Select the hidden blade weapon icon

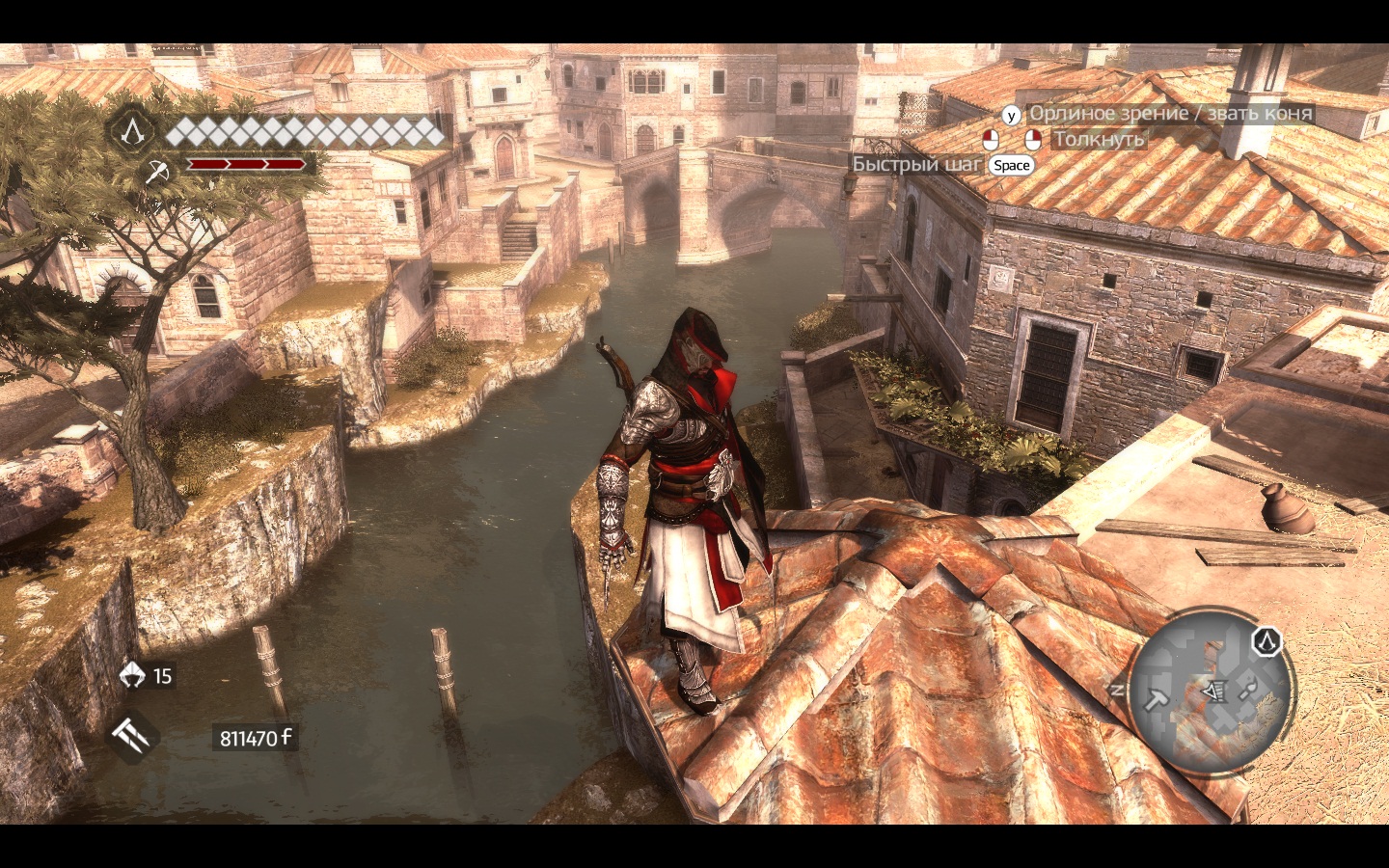click(131, 738)
